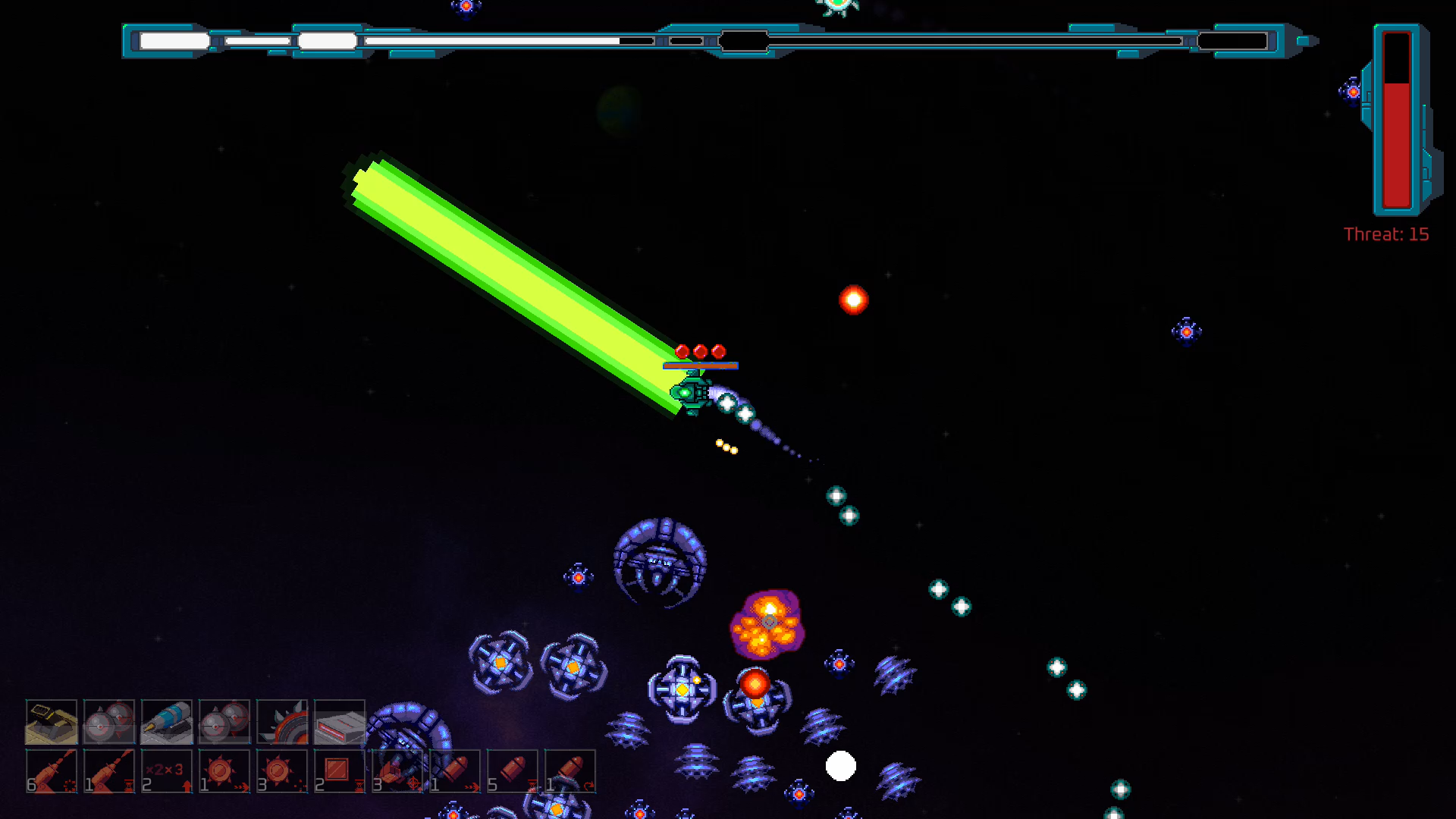Choose the blue drill cannon weapon
Screen dimensions: 1456x819
click(167, 721)
